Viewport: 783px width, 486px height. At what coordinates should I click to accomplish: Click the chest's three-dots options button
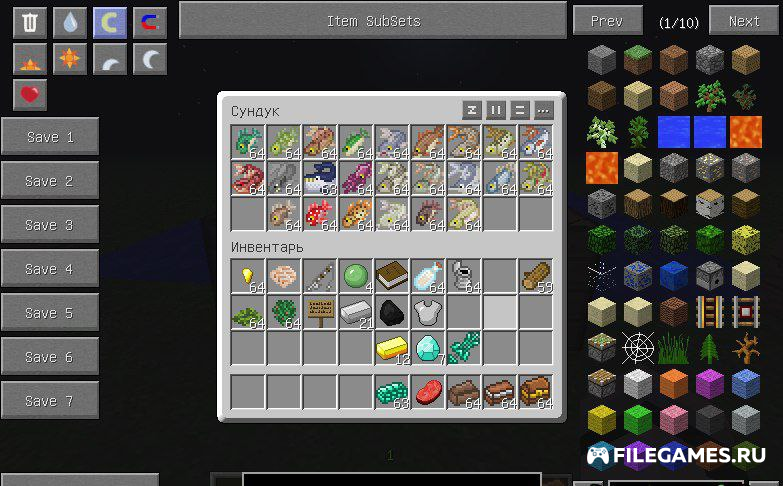[x=543, y=110]
